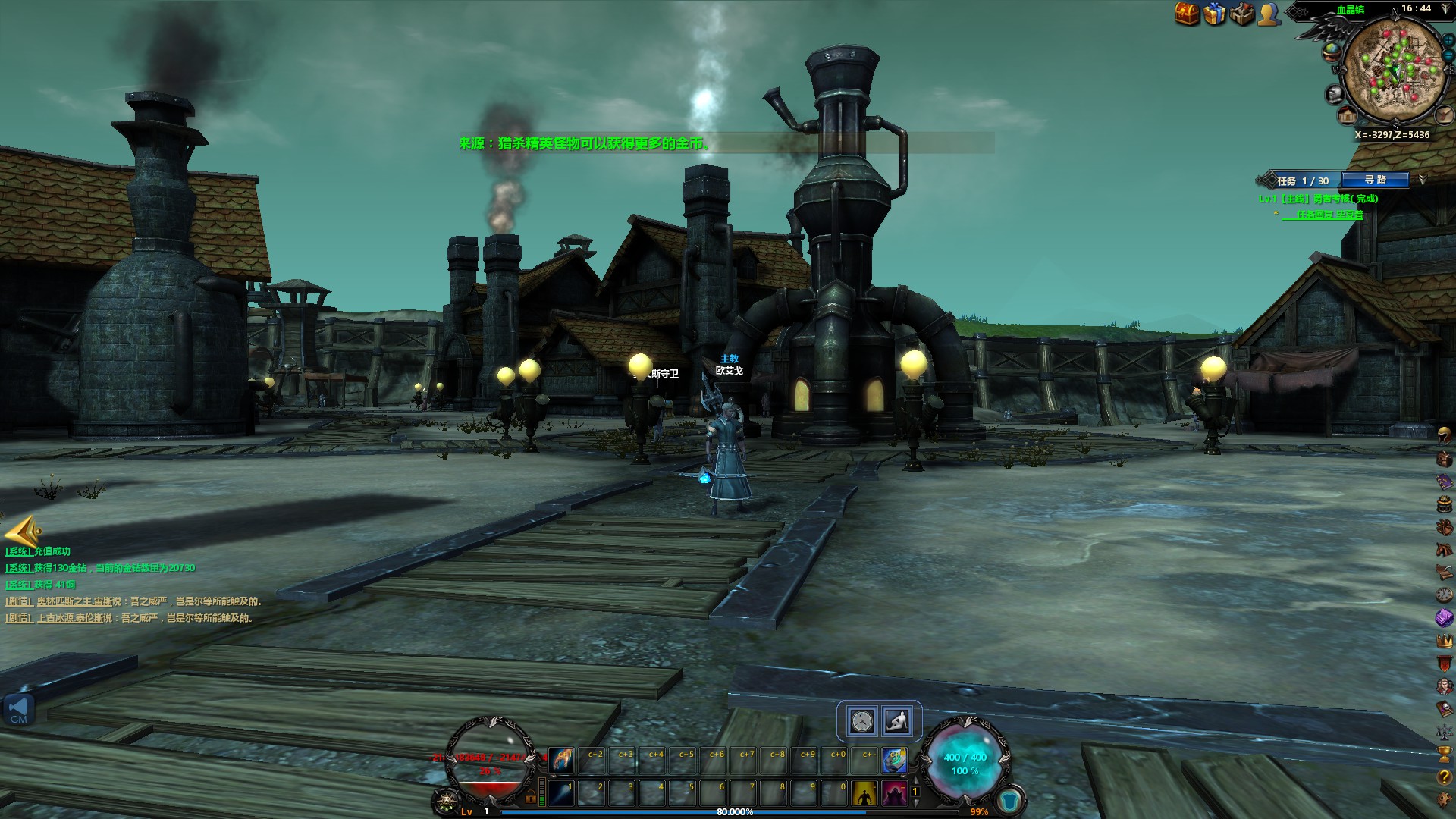Open the blue-ribbon gift box icon
Viewport: 1456px width, 819px height.
coord(1215,14)
